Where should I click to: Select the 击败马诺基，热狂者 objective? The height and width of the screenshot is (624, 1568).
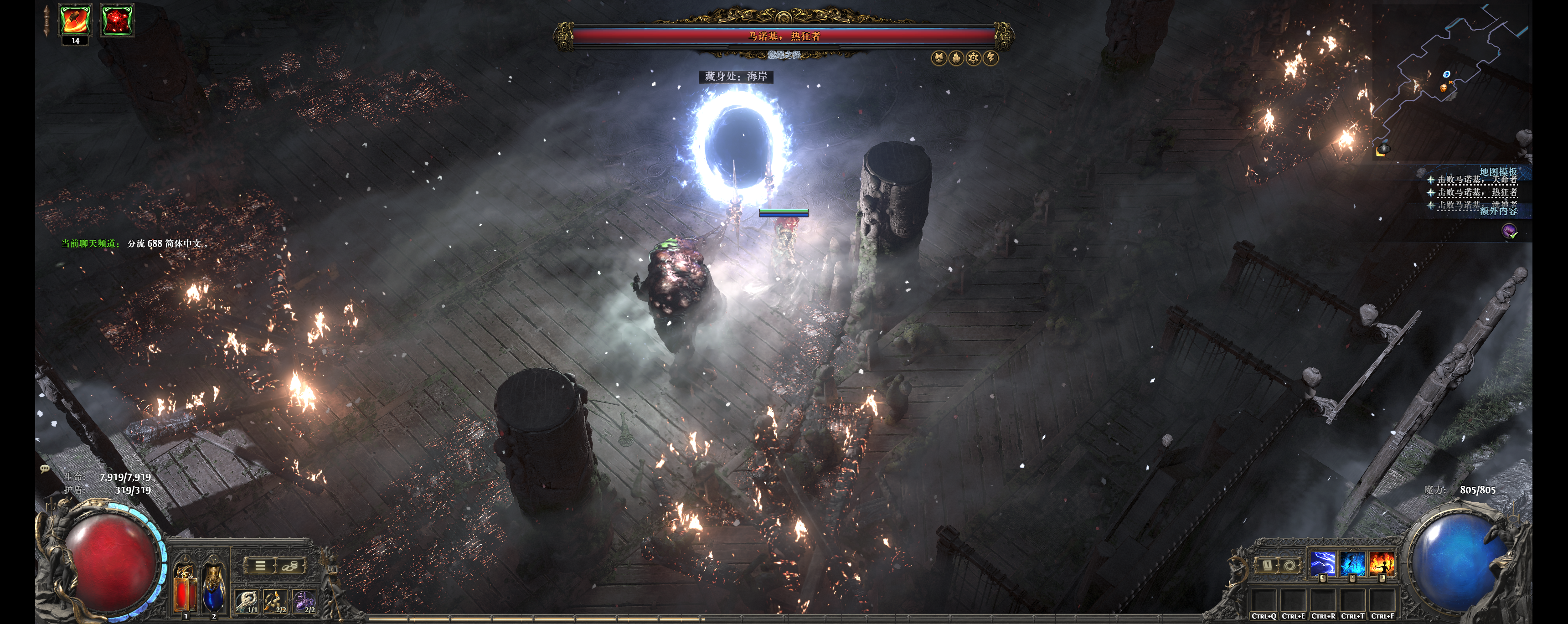(x=1477, y=192)
